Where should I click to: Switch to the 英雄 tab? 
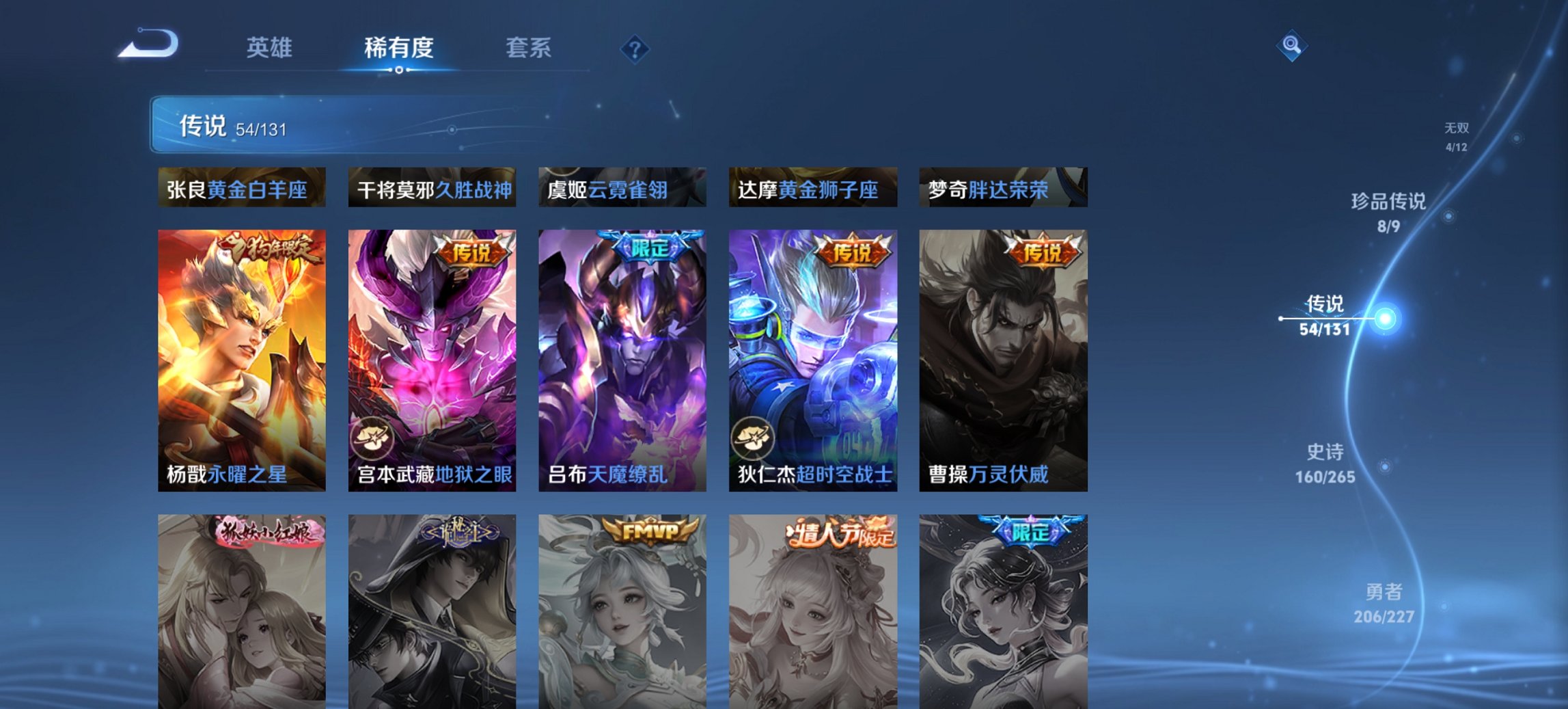pos(271,48)
